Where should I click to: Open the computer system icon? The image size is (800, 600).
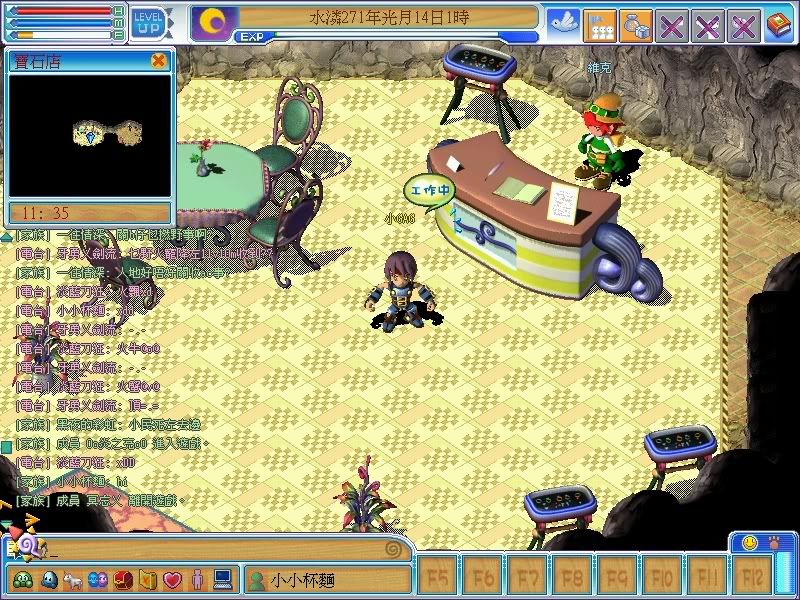pos(222,579)
